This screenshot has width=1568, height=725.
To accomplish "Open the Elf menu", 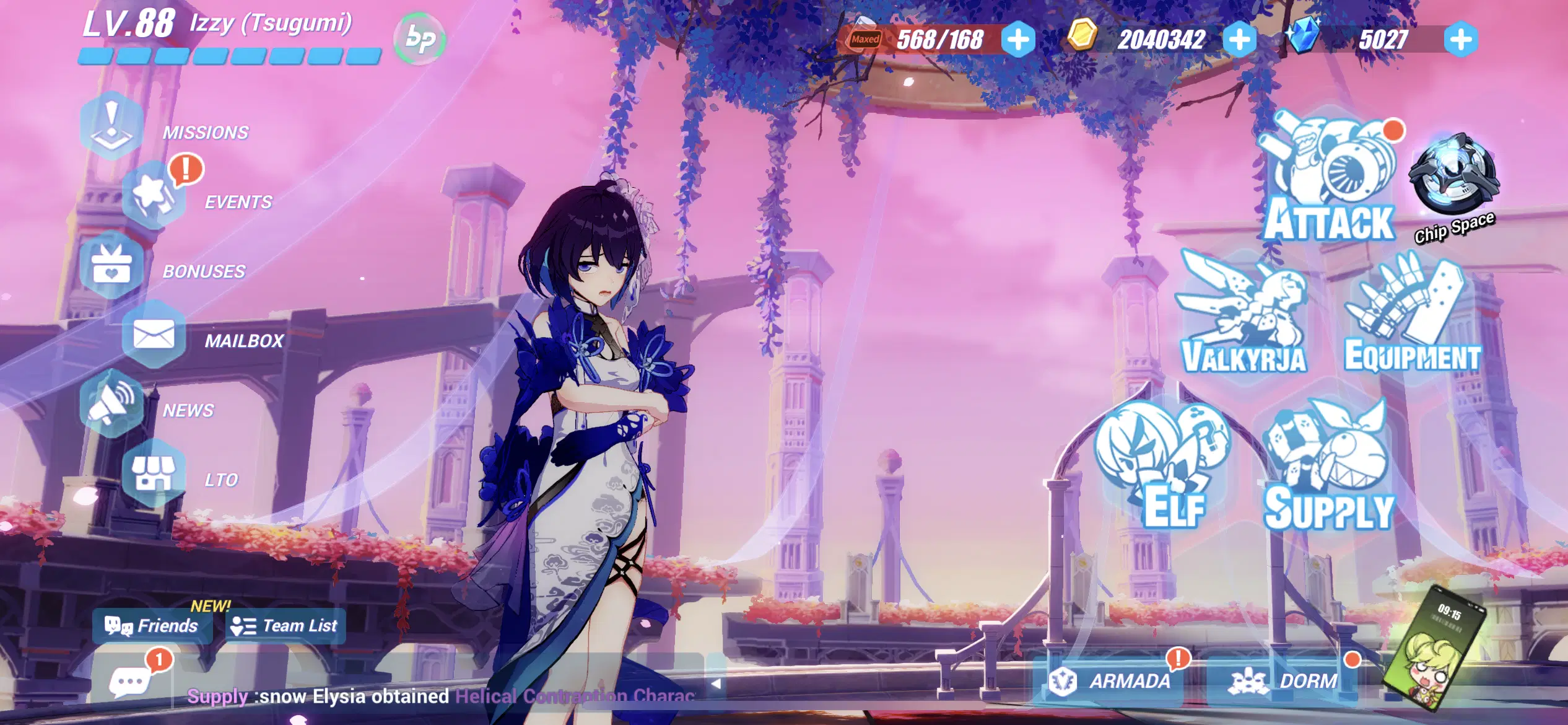I will point(1164,465).
